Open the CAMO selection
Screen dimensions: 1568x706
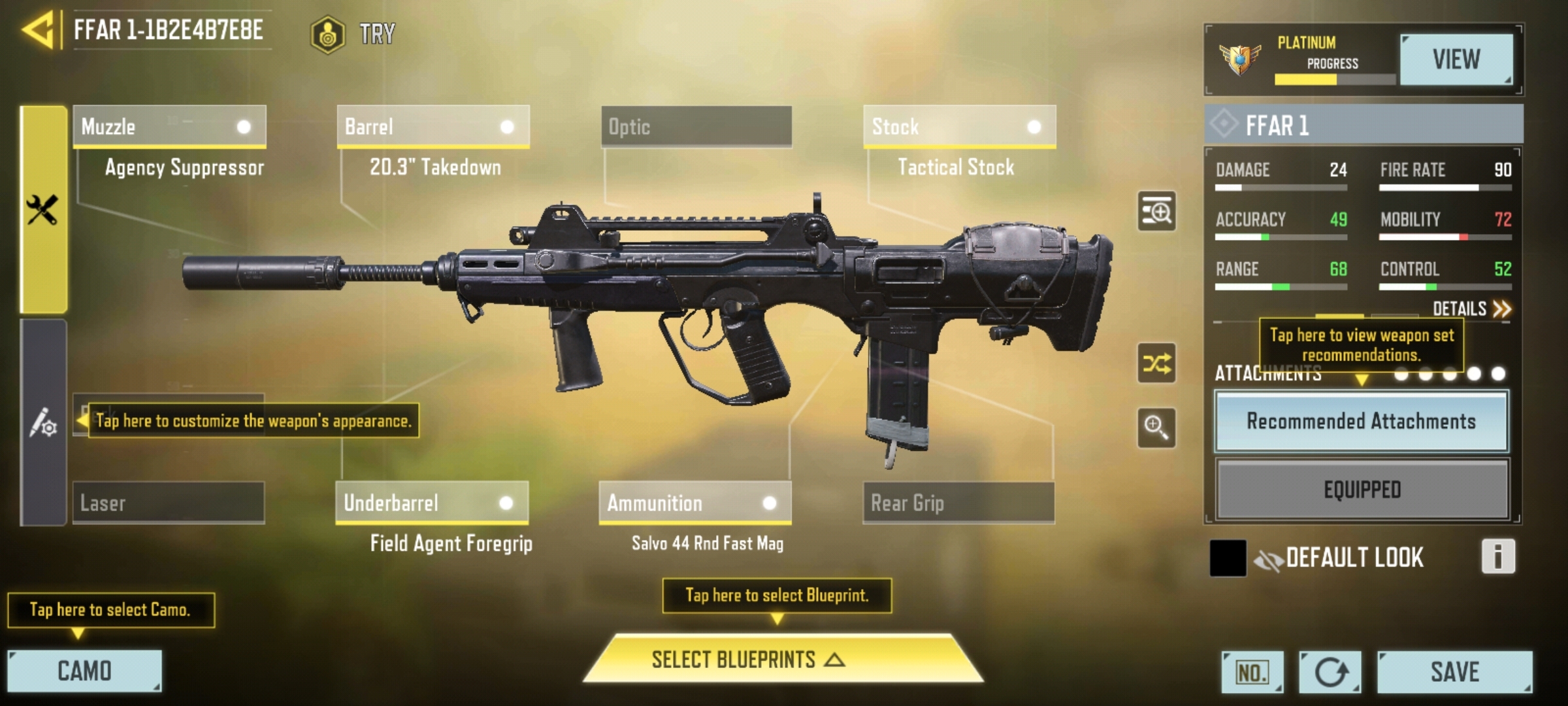[x=84, y=671]
